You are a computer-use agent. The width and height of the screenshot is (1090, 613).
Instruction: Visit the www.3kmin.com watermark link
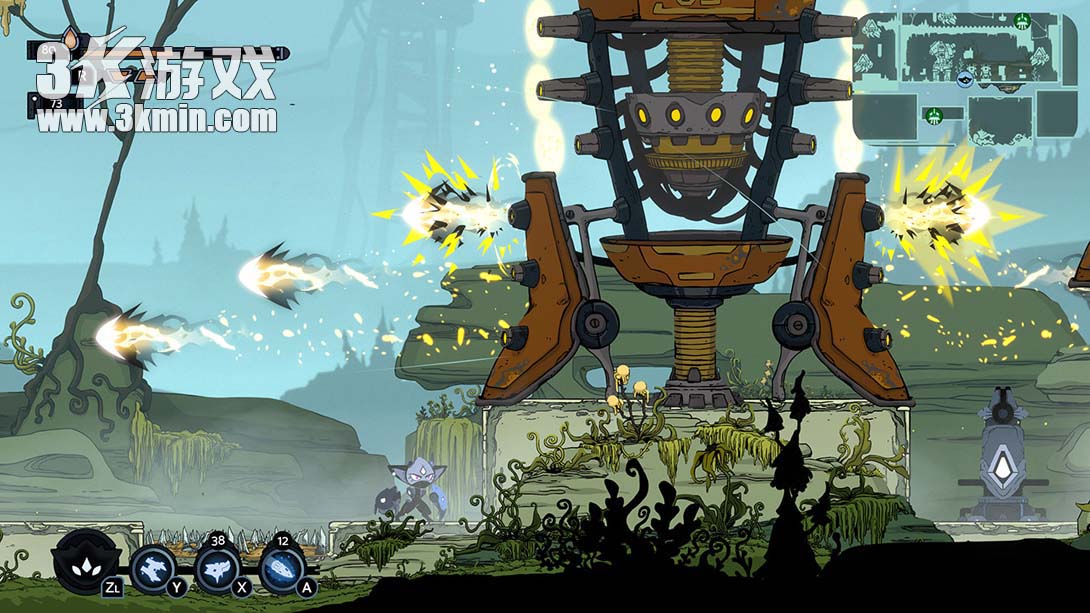coord(158,121)
